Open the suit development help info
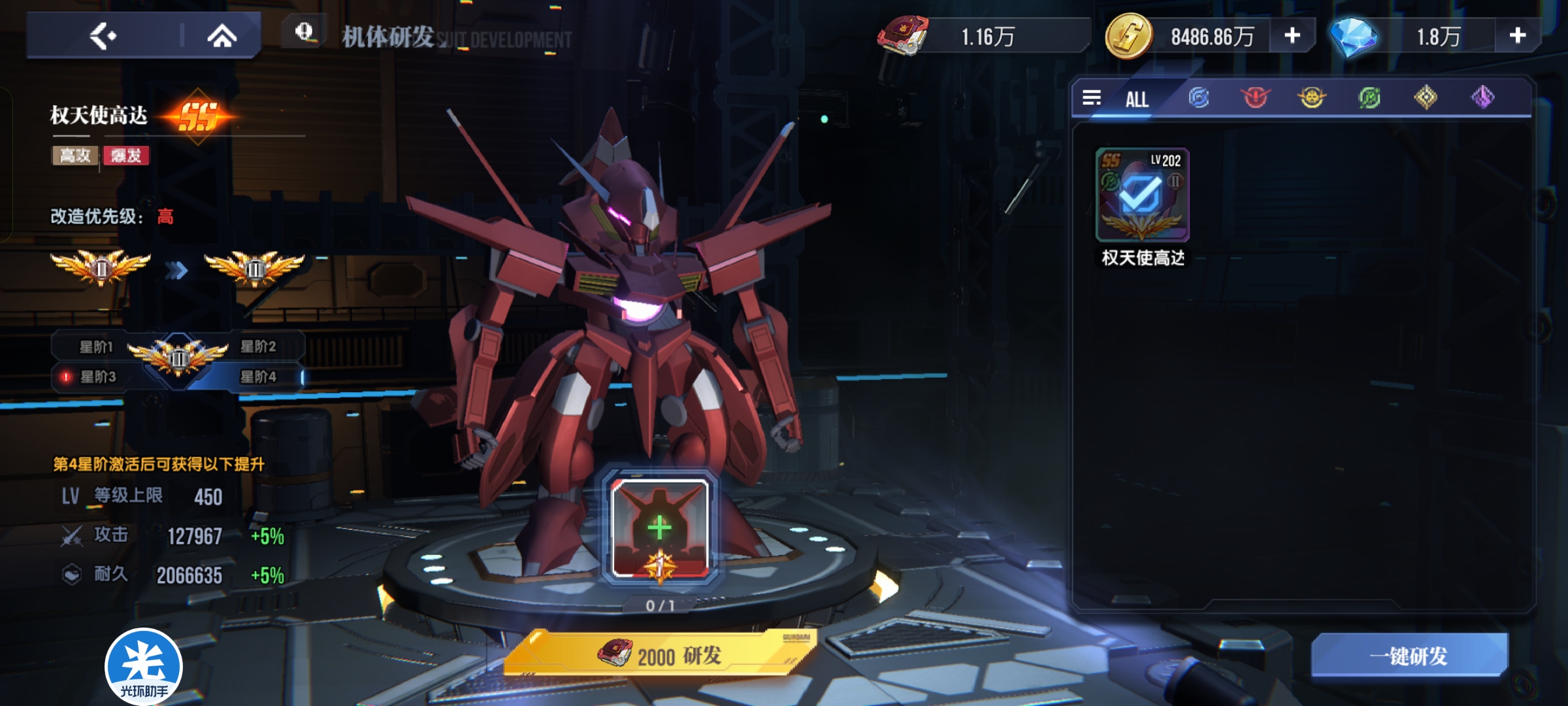 pos(304,32)
